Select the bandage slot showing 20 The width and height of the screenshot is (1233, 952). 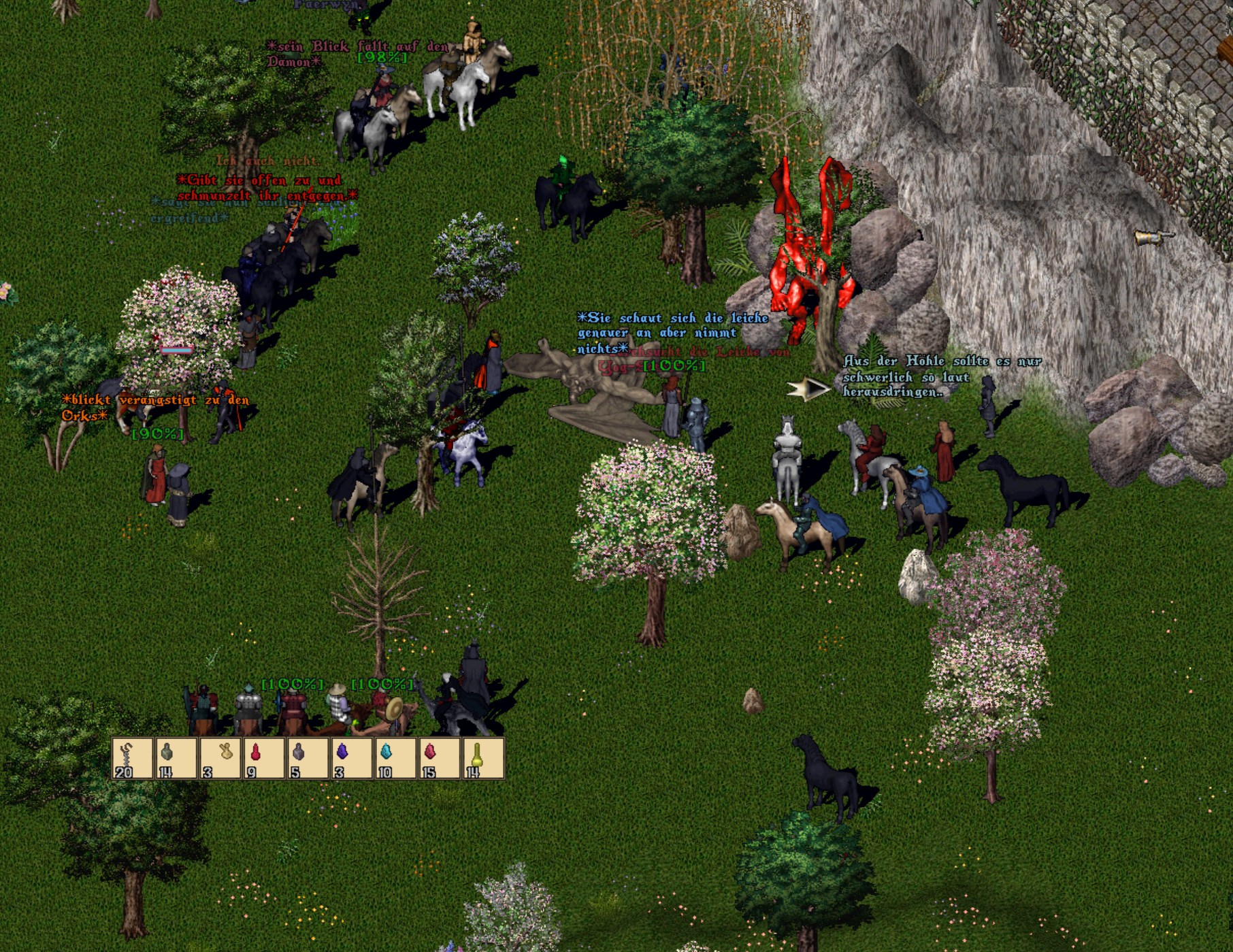click(133, 757)
